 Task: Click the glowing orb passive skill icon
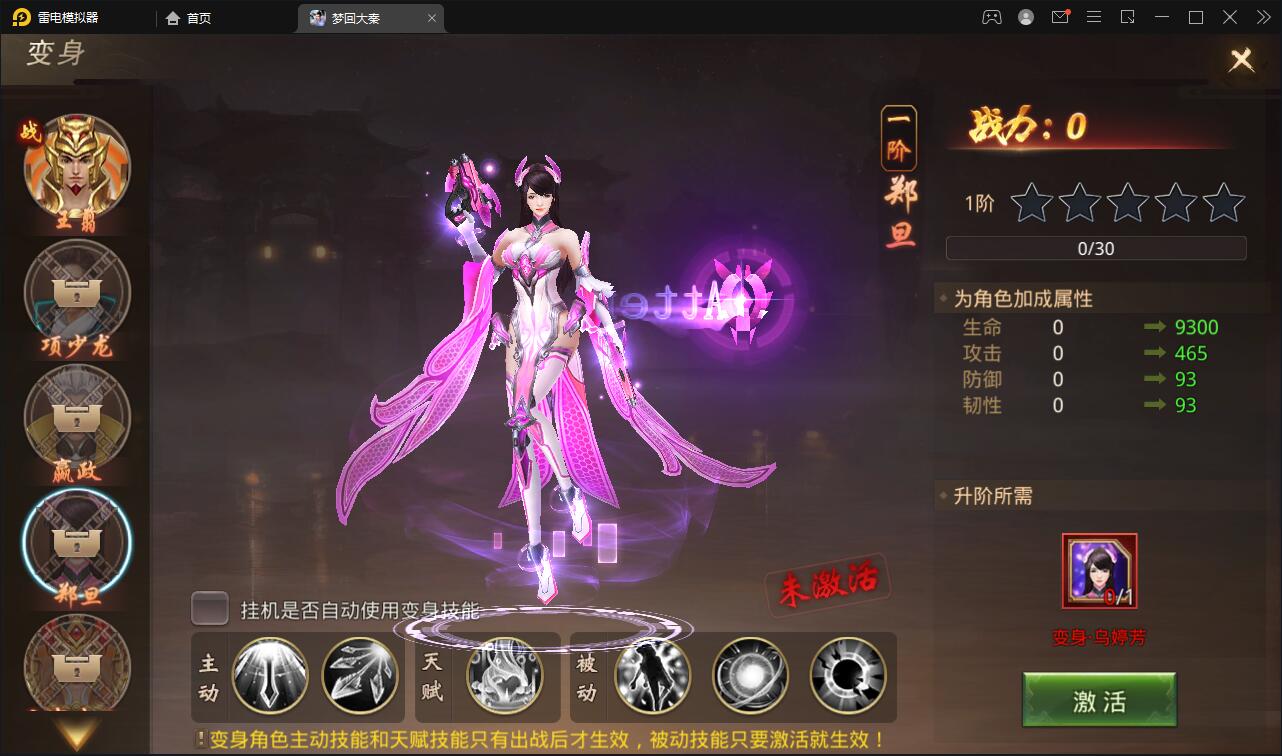[x=751, y=677]
